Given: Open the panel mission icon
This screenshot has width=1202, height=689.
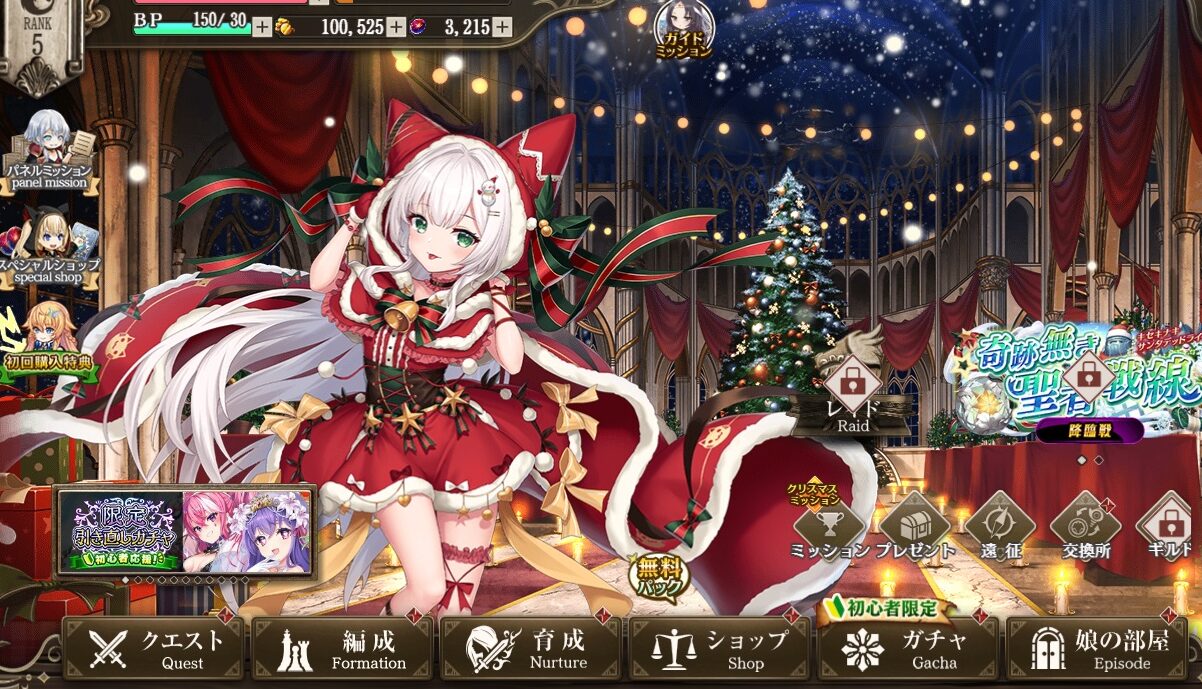Looking at the screenshot, I should click(48, 148).
